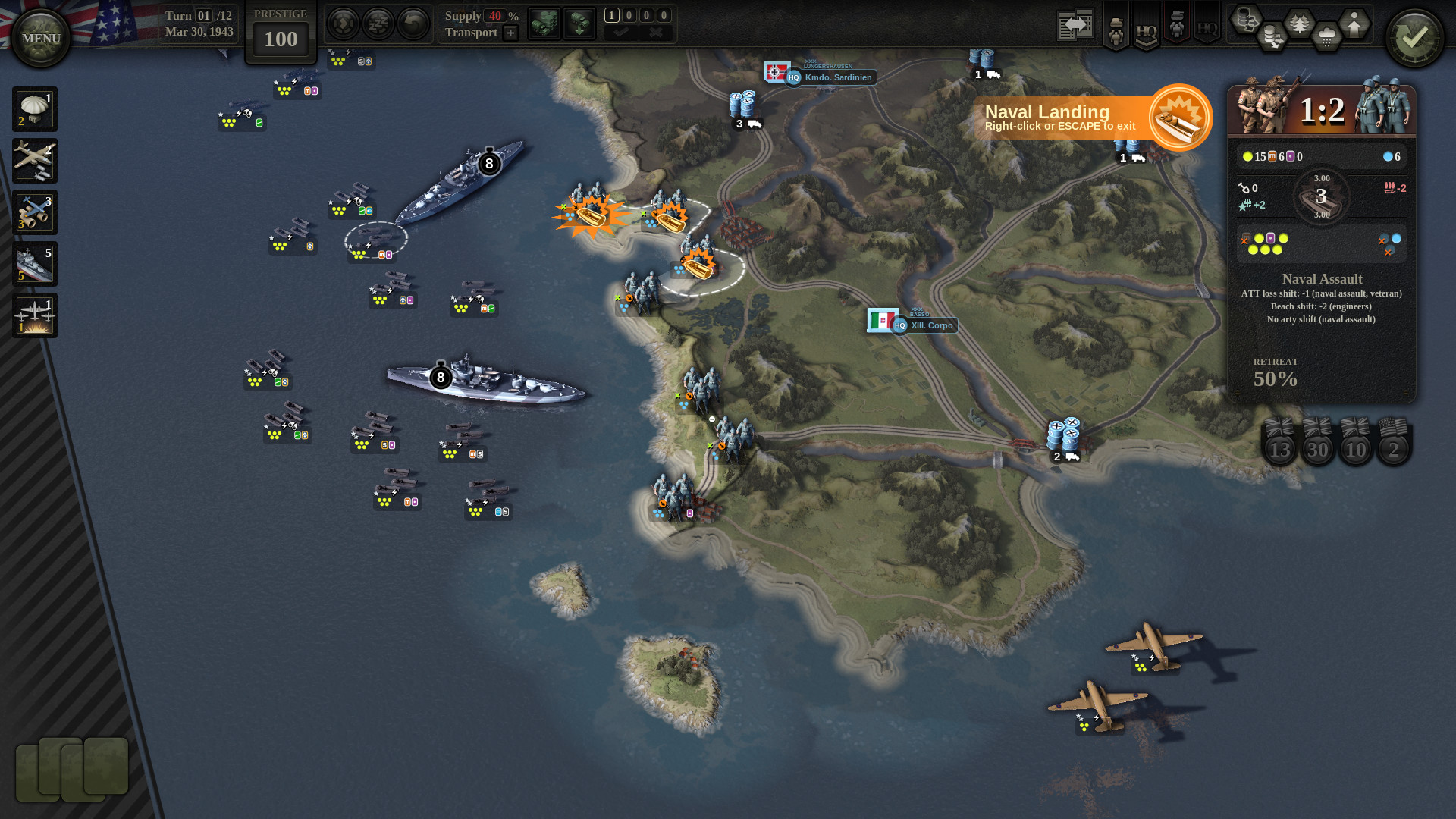Click the elevation overlay icon with upward arrow
This screenshot has width=1456, height=819.
click(1354, 24)
